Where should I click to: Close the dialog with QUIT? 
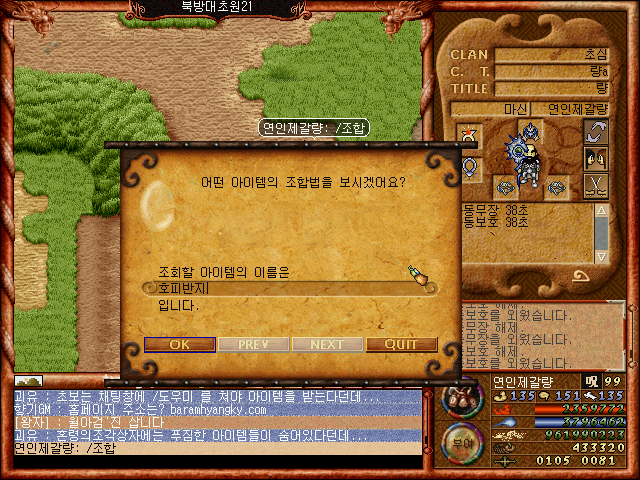[x=401, y=344]
